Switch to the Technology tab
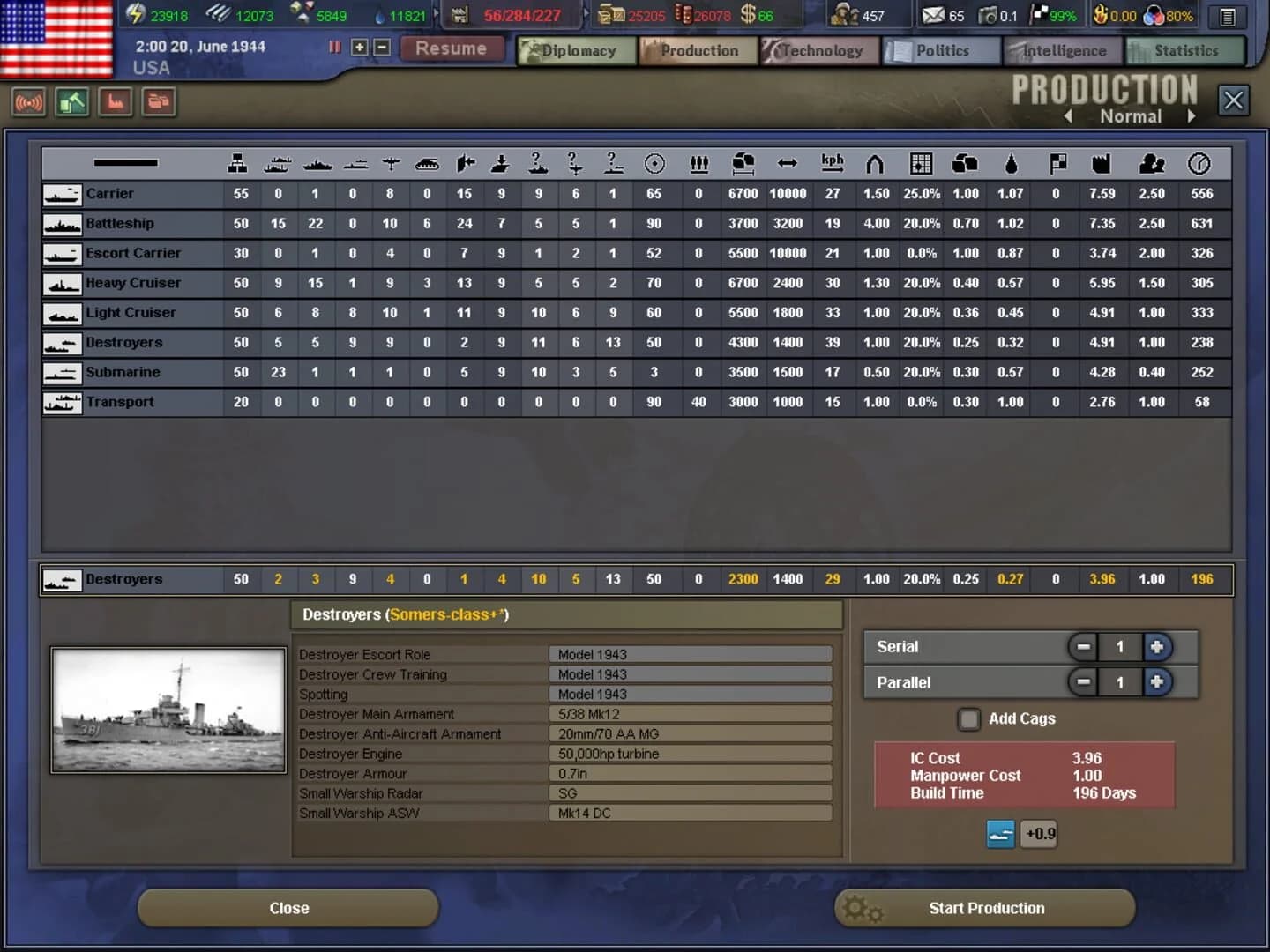Screen dimensions: 1270x952 [819, 50]
